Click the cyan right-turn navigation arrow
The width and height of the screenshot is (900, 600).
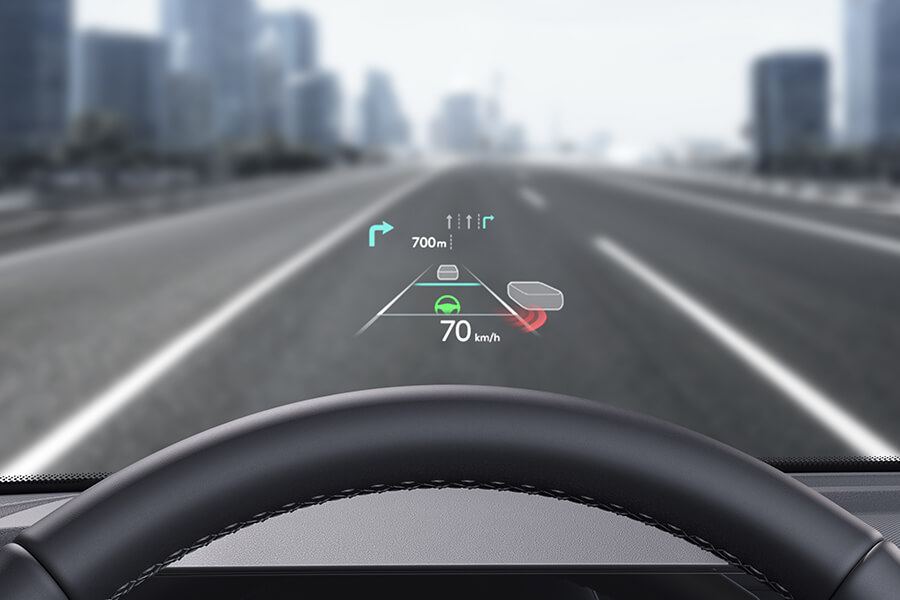click(x=380, y=234)
